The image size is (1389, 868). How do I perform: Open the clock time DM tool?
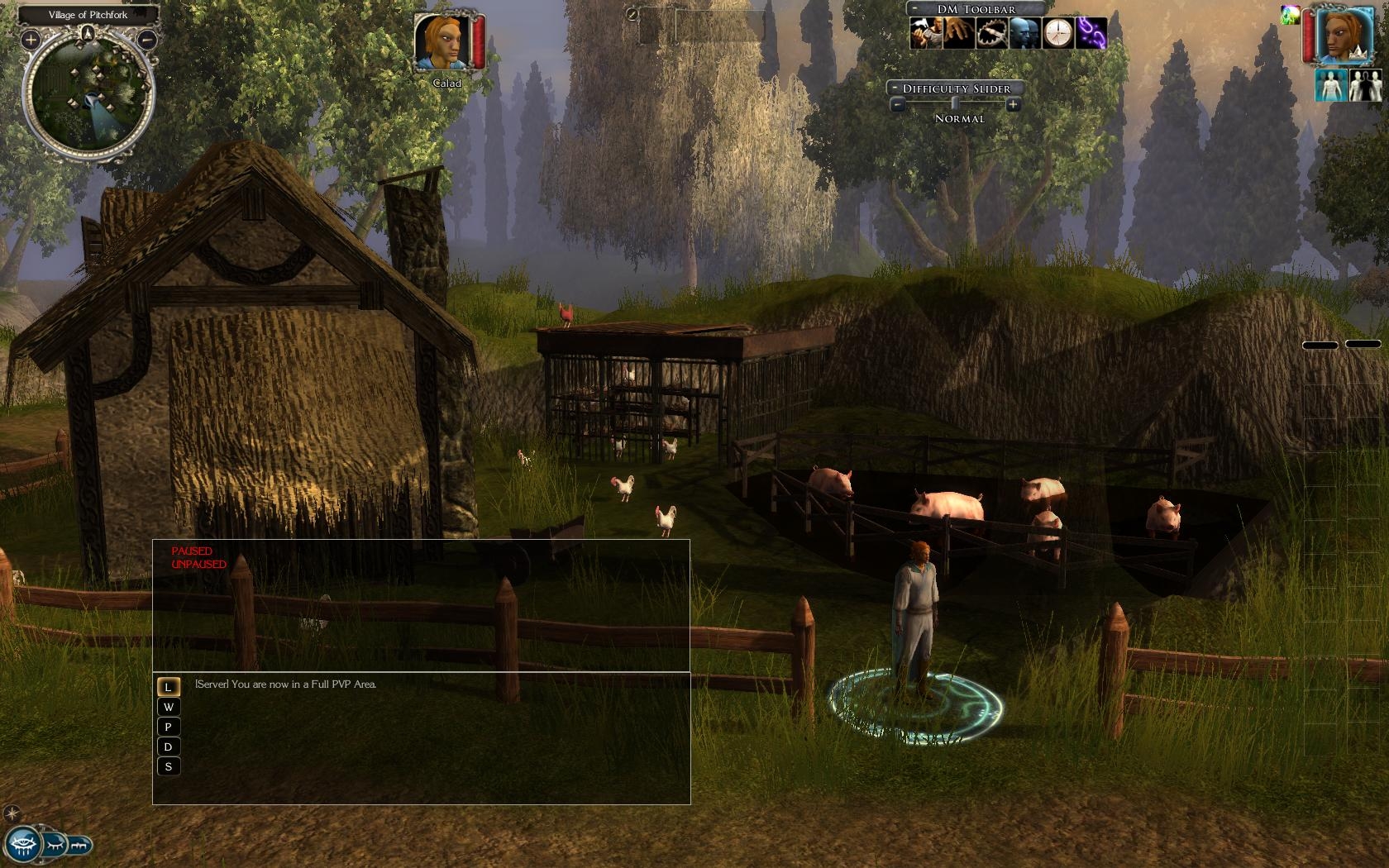click(x=1057, y=33)
